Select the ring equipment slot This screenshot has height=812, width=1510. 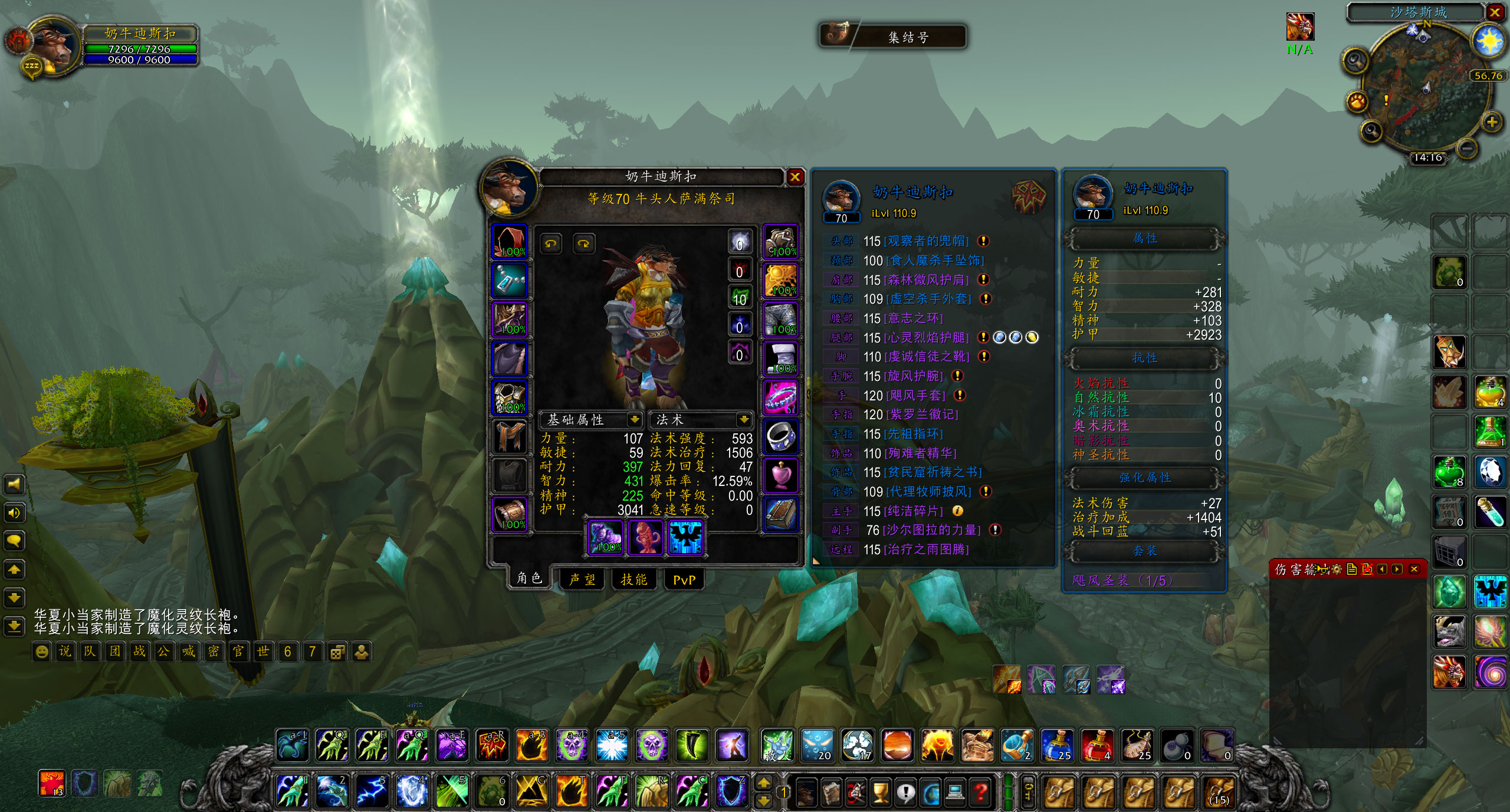tap(781, 436)
